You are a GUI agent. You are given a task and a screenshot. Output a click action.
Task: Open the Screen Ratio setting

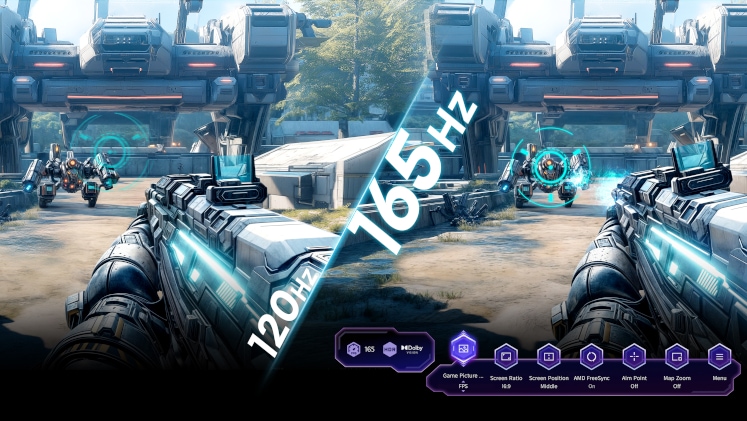[506, 356]
